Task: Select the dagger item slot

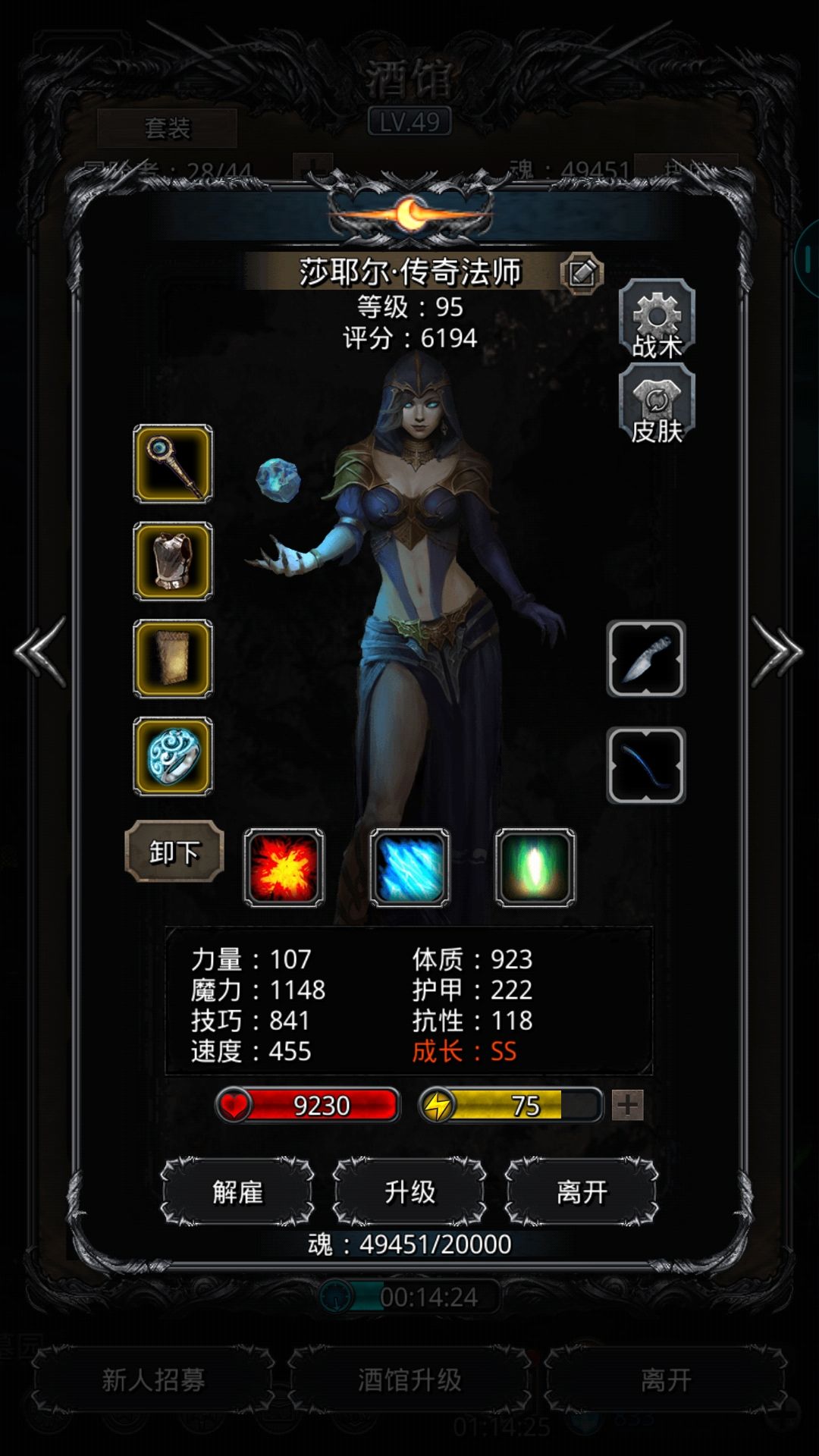Action: point(646,658)
